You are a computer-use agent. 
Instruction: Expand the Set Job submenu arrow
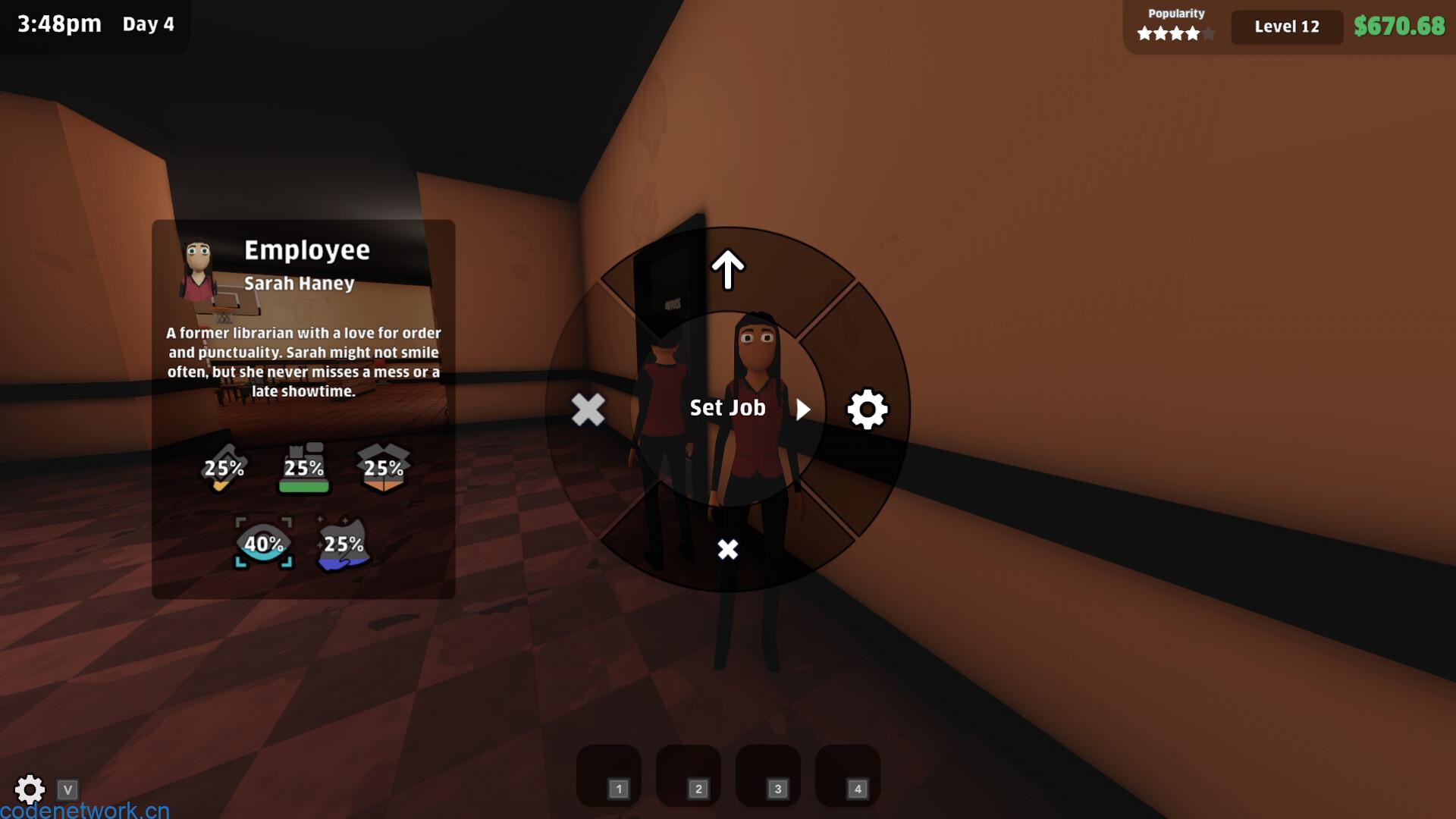(805, 409)
